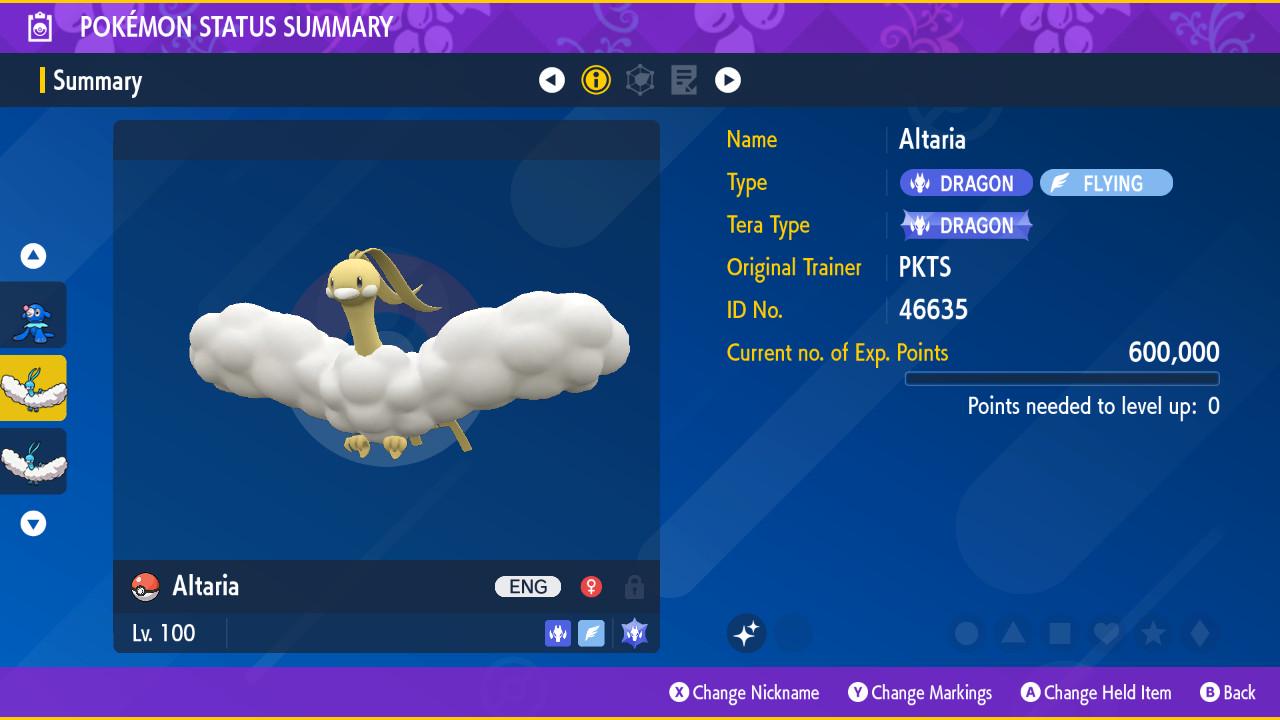1280x720 pixels.
Task: Click the Dragon Tera Type badge
Action: 966,226
